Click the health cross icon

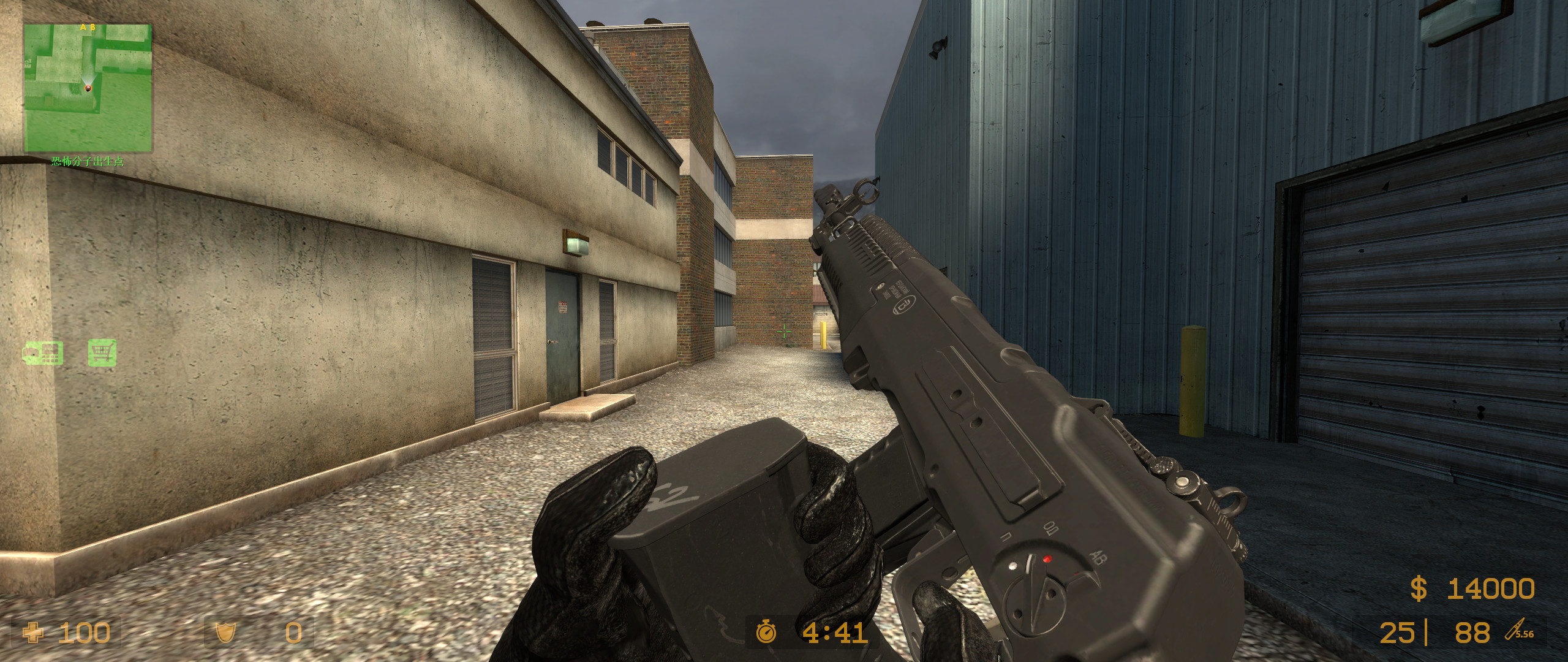pos(33,633)
